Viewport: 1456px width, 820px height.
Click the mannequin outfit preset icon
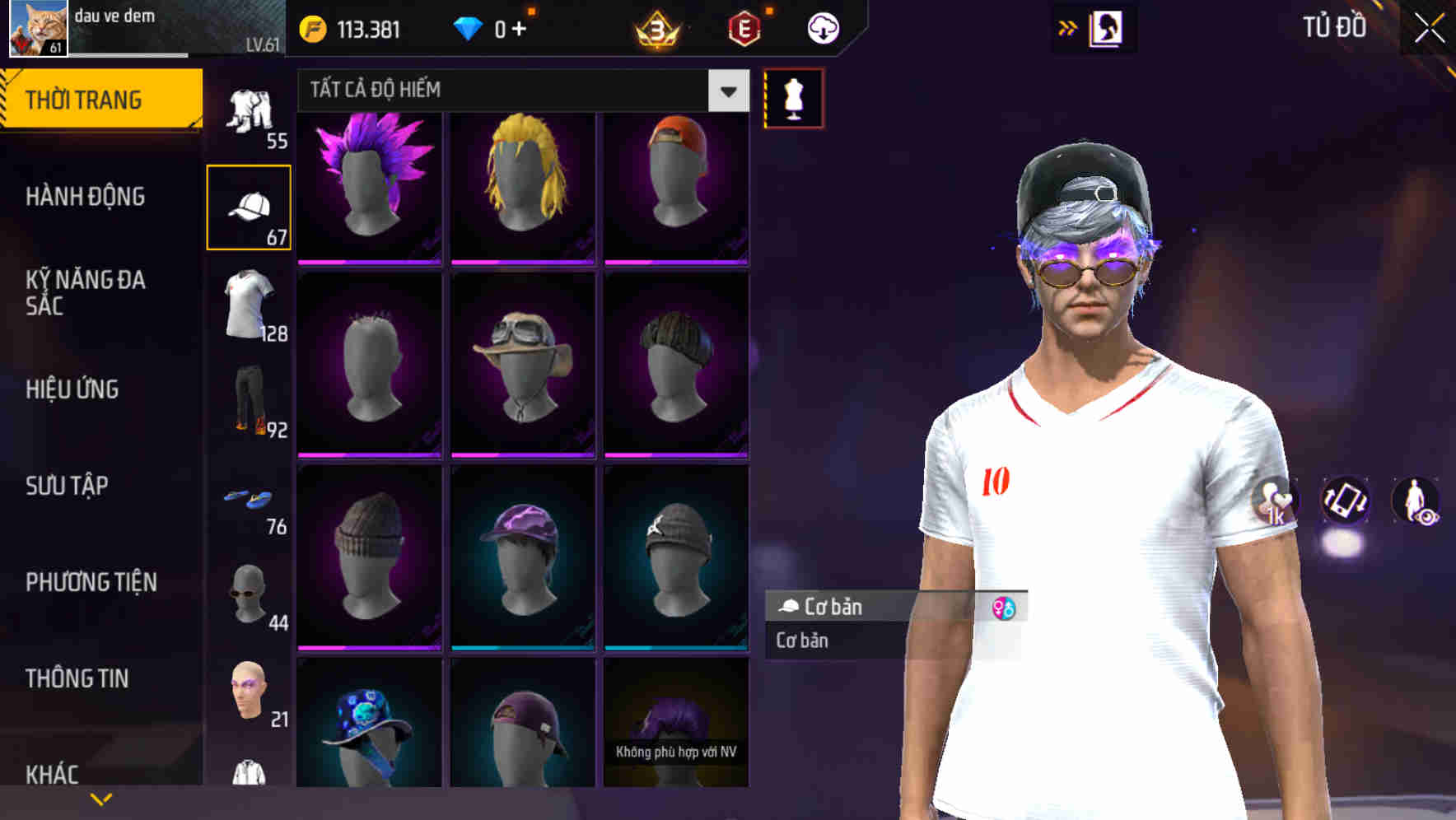(x=793, y=97)
